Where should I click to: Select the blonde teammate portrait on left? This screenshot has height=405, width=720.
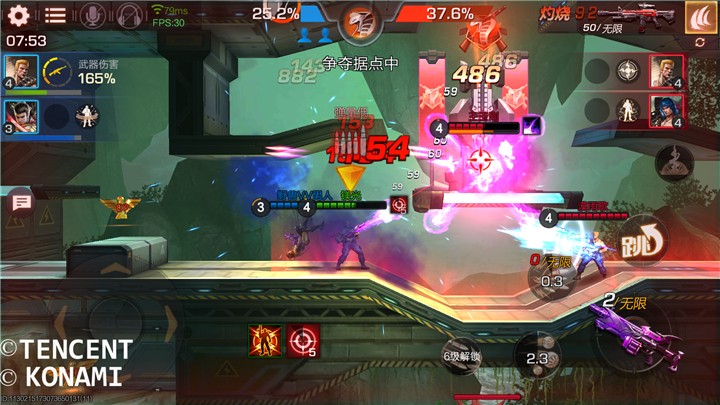[x=20, y=72]
